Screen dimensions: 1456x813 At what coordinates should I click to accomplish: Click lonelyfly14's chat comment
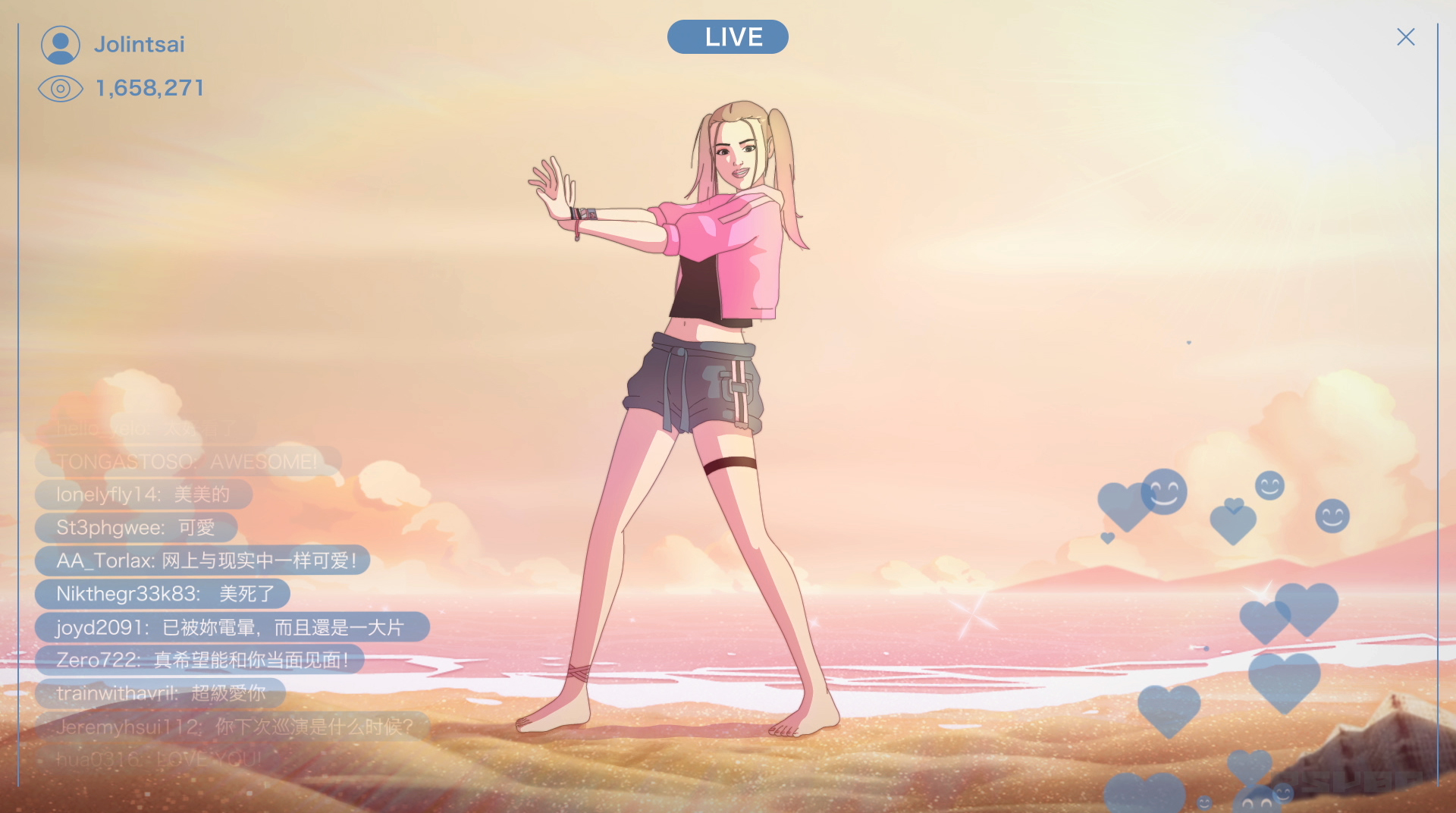point(143,494)
